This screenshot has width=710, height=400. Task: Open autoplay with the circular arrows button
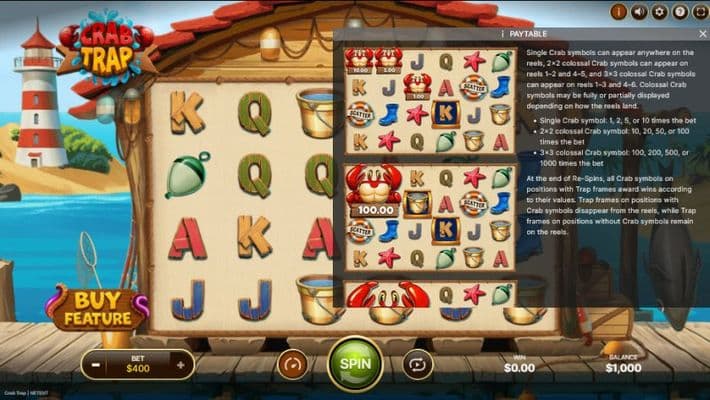(417, 364)
